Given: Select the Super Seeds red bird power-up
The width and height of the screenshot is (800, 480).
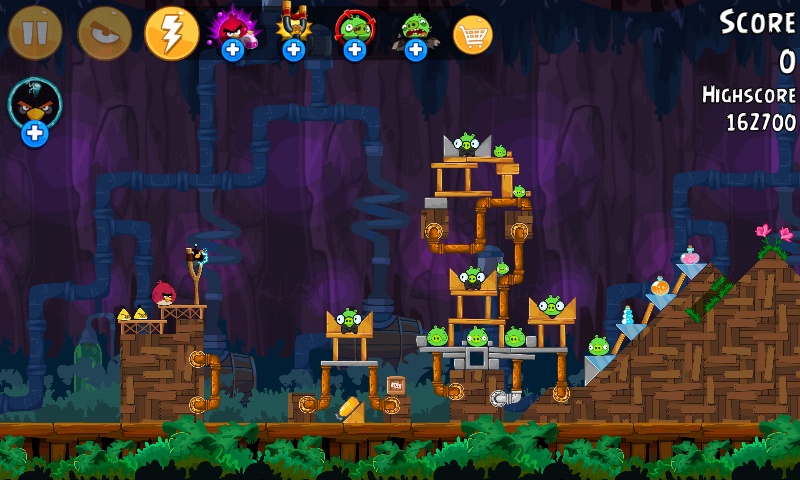Looking at the screenshot, I should point(232,31).
